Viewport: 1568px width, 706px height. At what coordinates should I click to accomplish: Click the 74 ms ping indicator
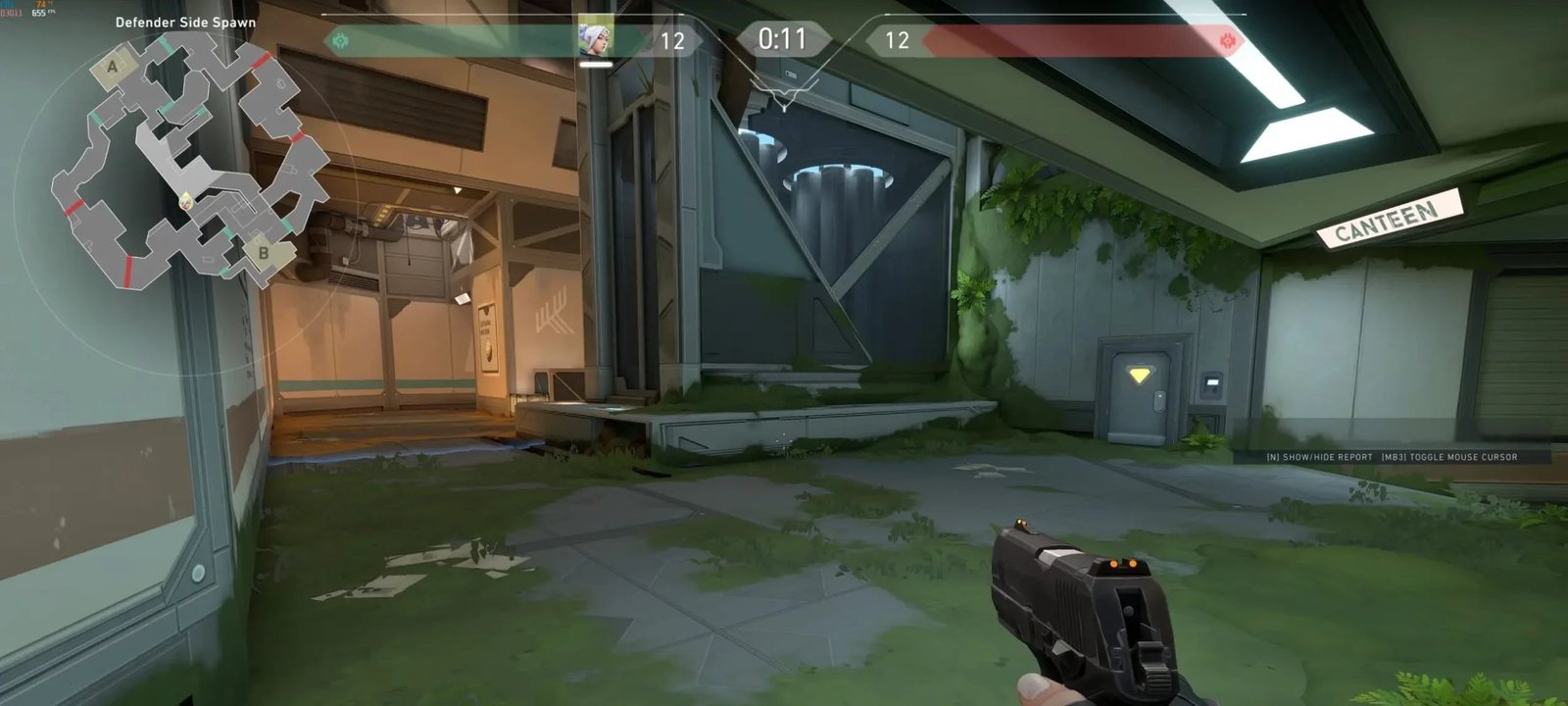(x=39, y=4)
